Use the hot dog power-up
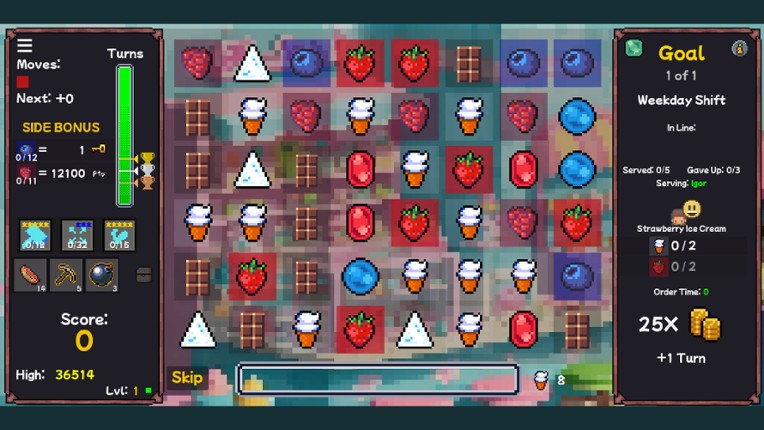The image size is (764, 430). coord(30,275)
